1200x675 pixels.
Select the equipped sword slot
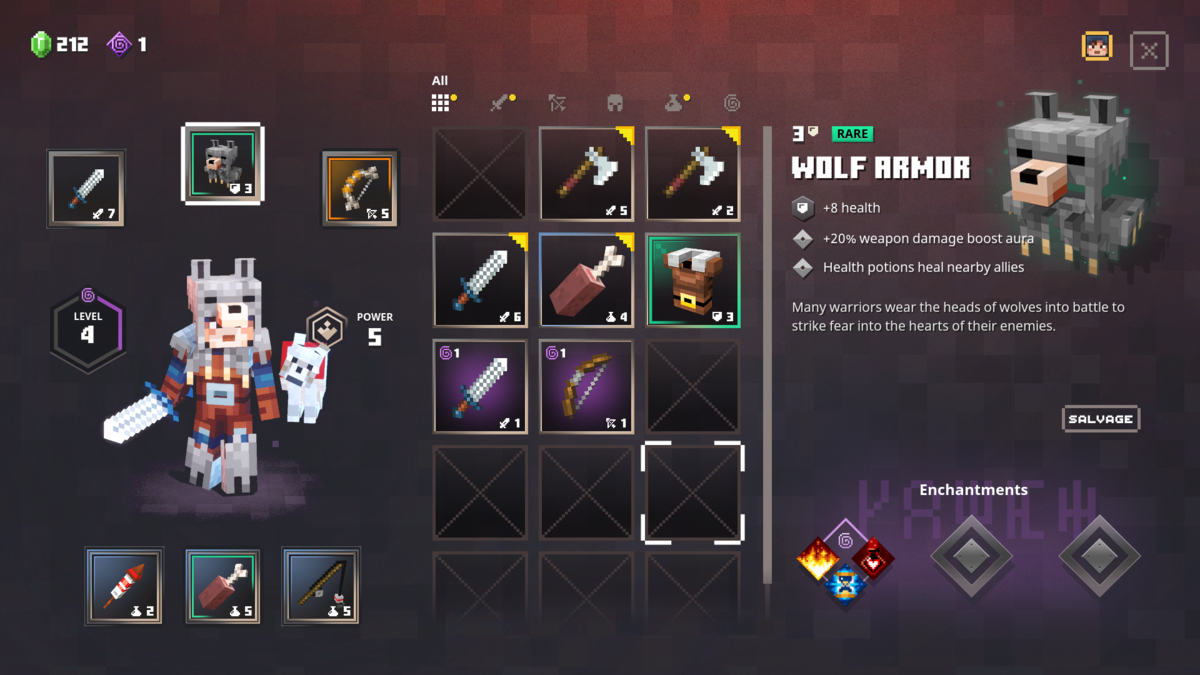pos(86,188)
